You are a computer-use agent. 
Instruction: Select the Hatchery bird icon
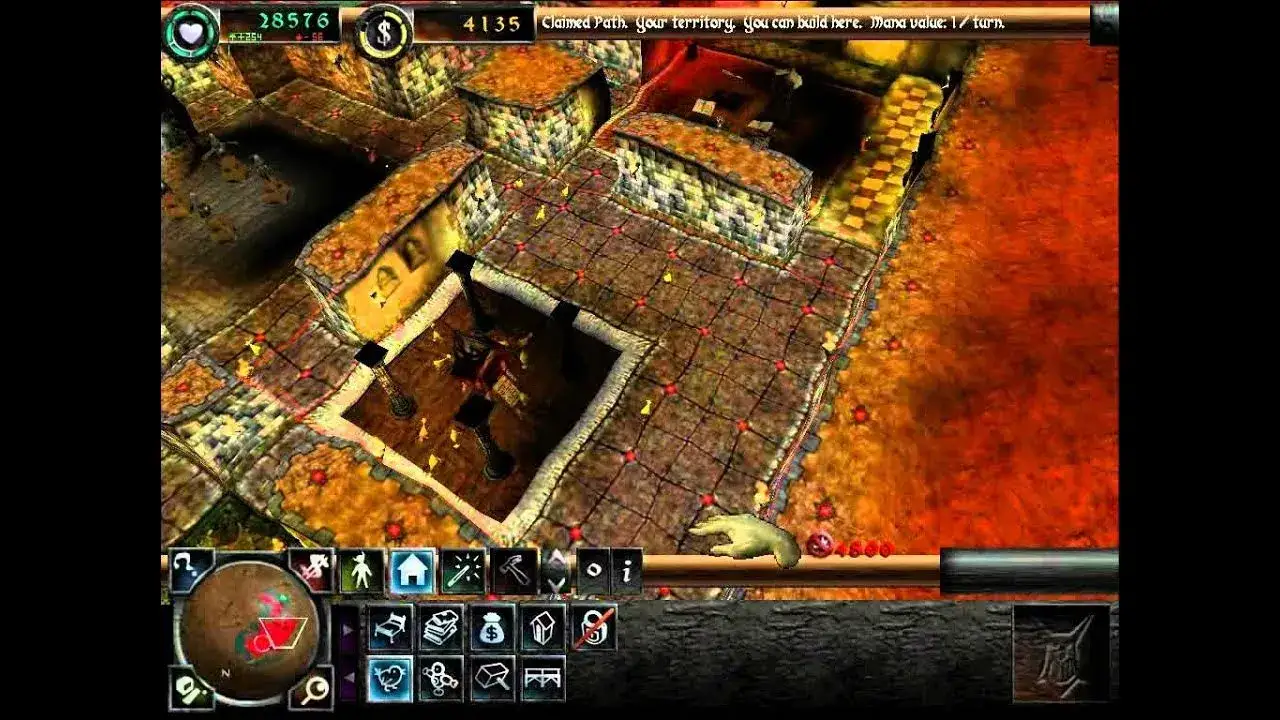tap(390, 677)
